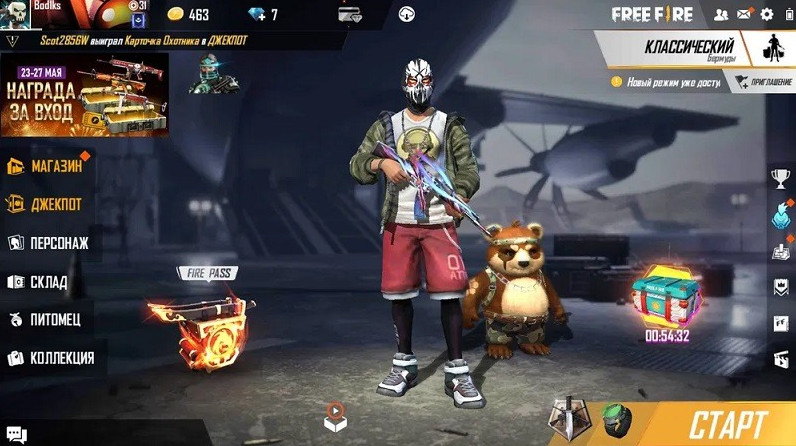Viewport: 796px width, 446px height.
Task: Open the player profile avatar
Action: coord(17,15)
